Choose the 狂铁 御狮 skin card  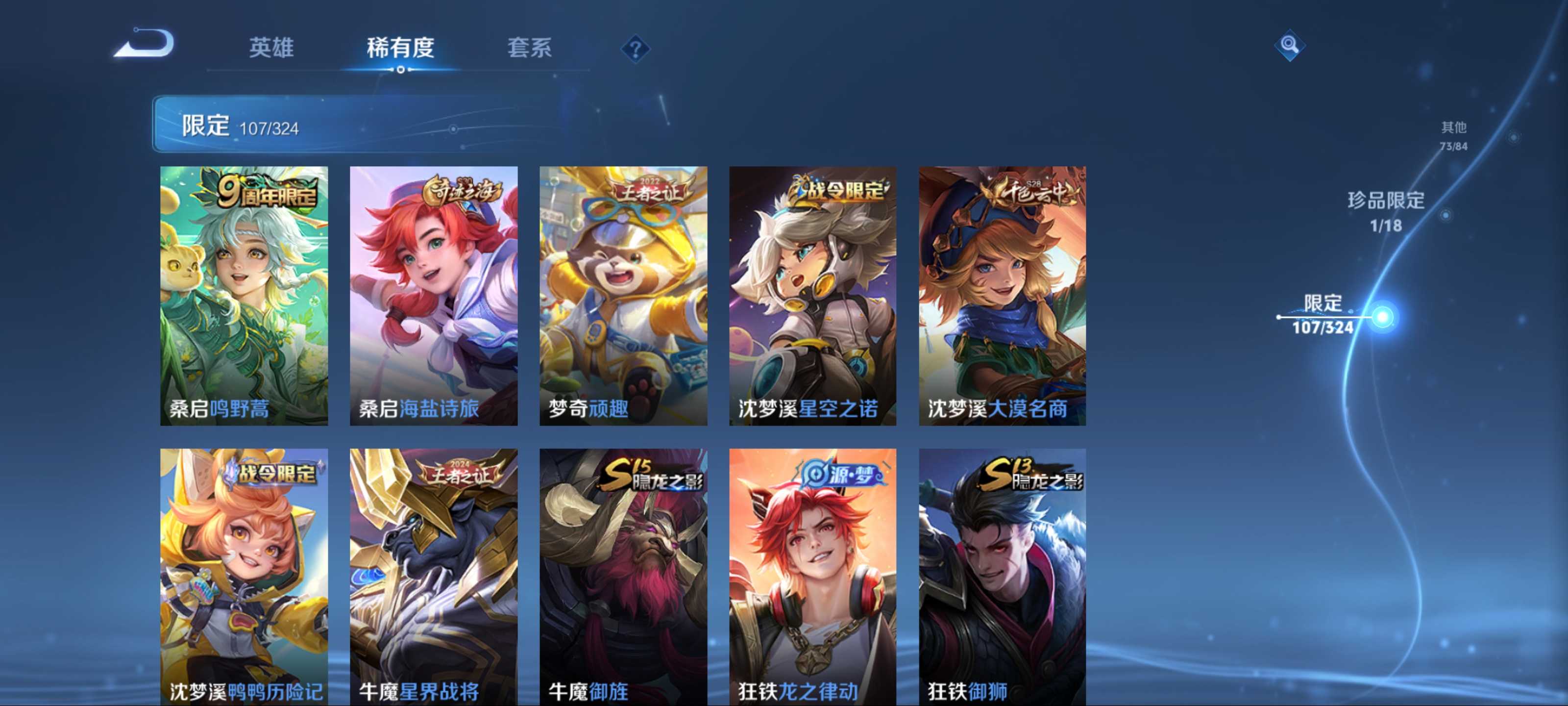pyautogui.click(x=1002, y=576)
